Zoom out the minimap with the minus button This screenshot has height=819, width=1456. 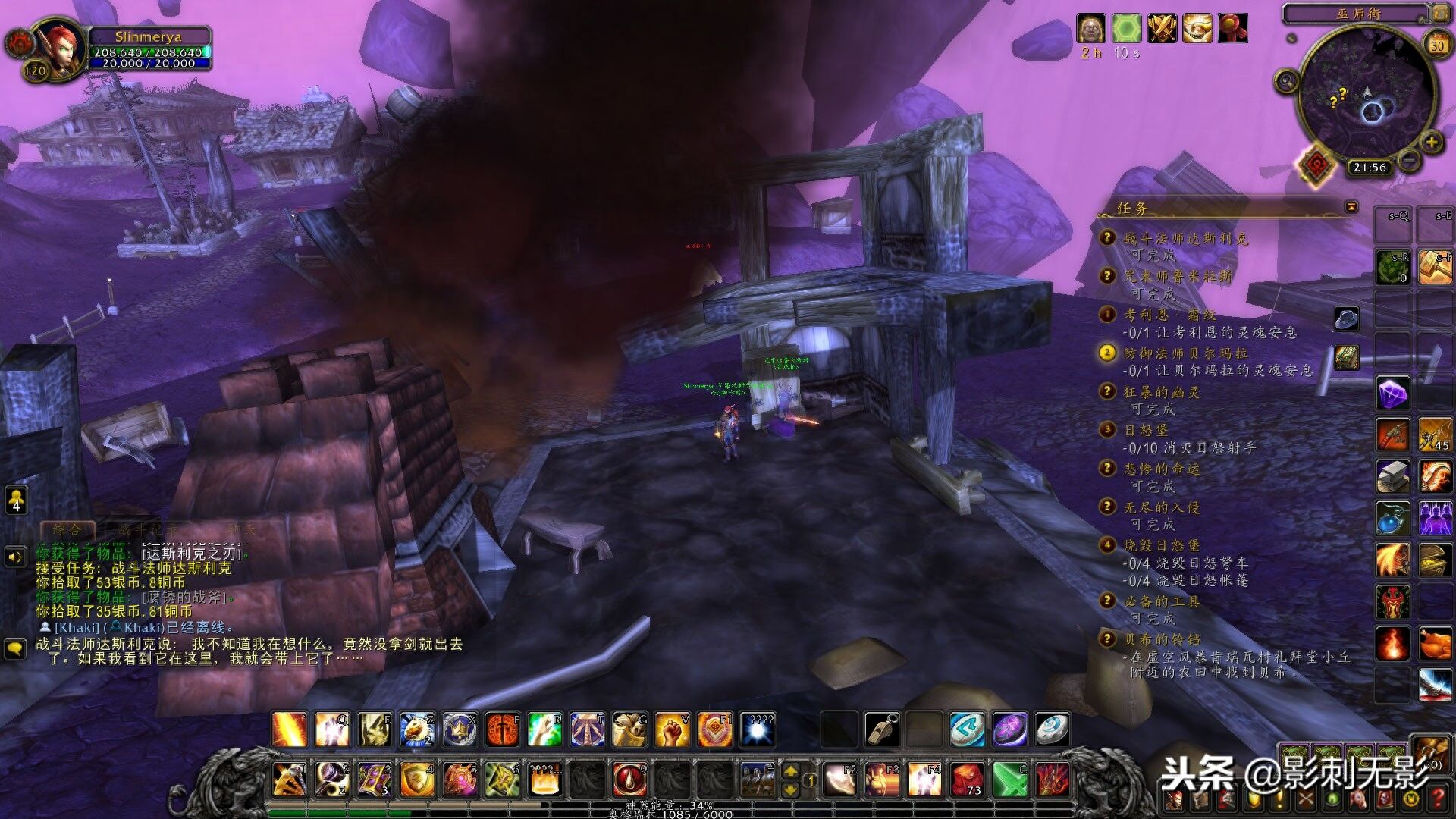coord(1409,160)
